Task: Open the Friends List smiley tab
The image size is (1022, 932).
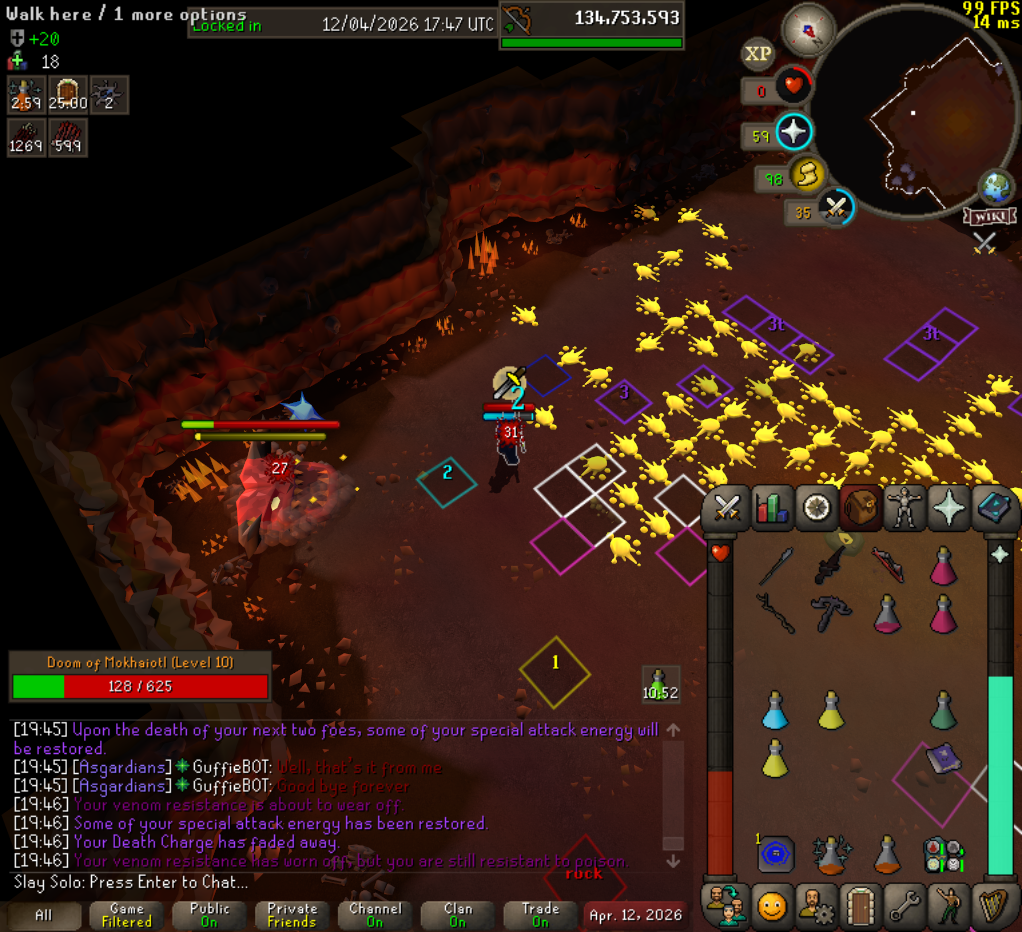Action: click(771, 905)
